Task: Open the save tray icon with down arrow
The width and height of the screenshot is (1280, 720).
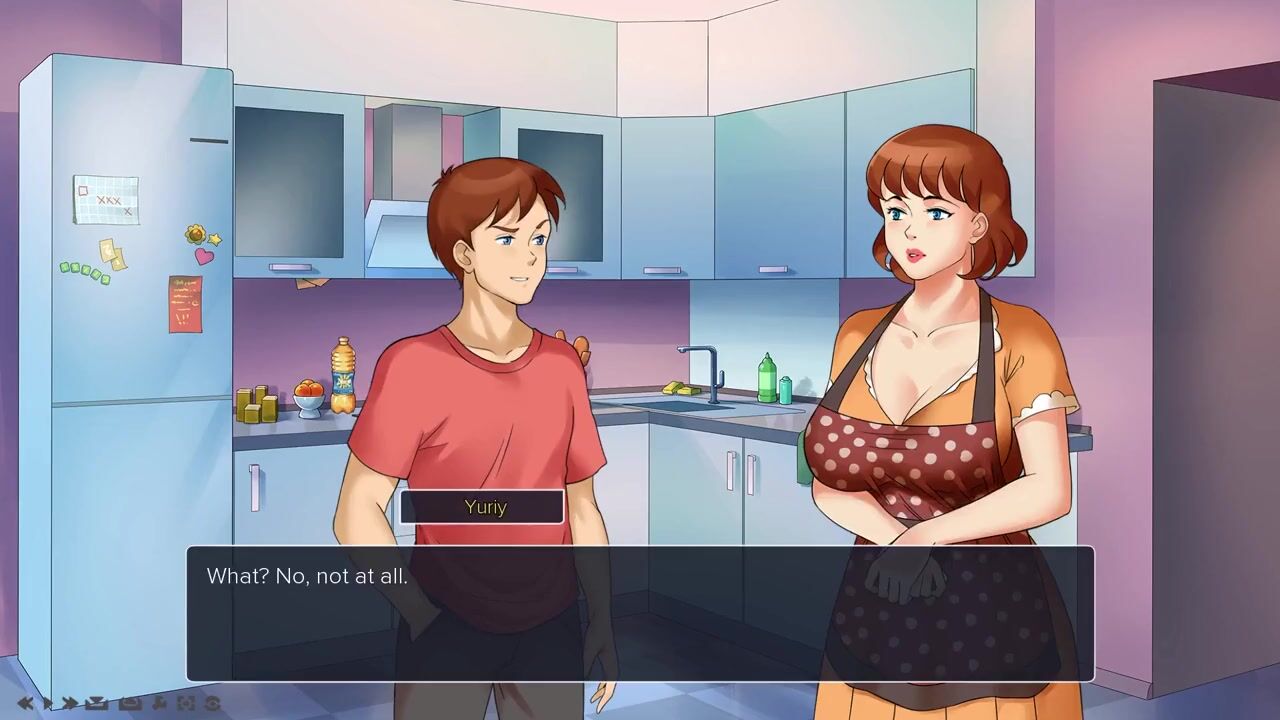Action: [x=97, y=703]
